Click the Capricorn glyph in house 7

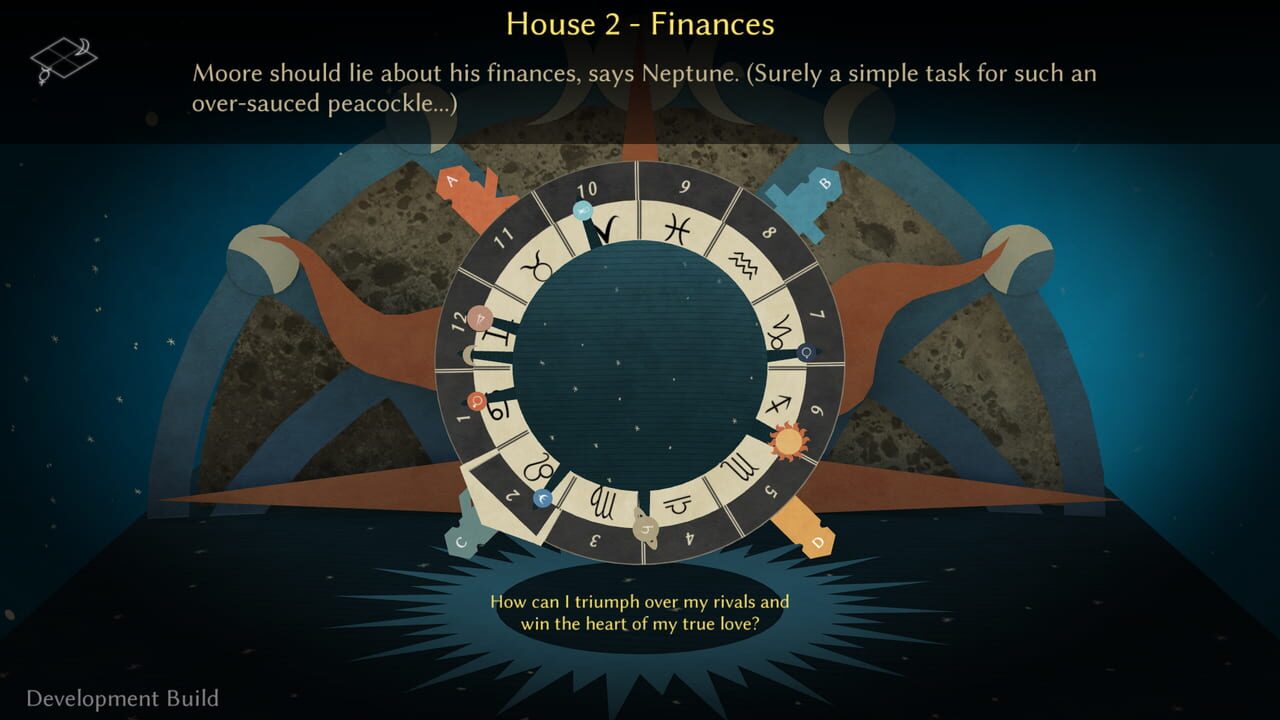pos(779,332)
